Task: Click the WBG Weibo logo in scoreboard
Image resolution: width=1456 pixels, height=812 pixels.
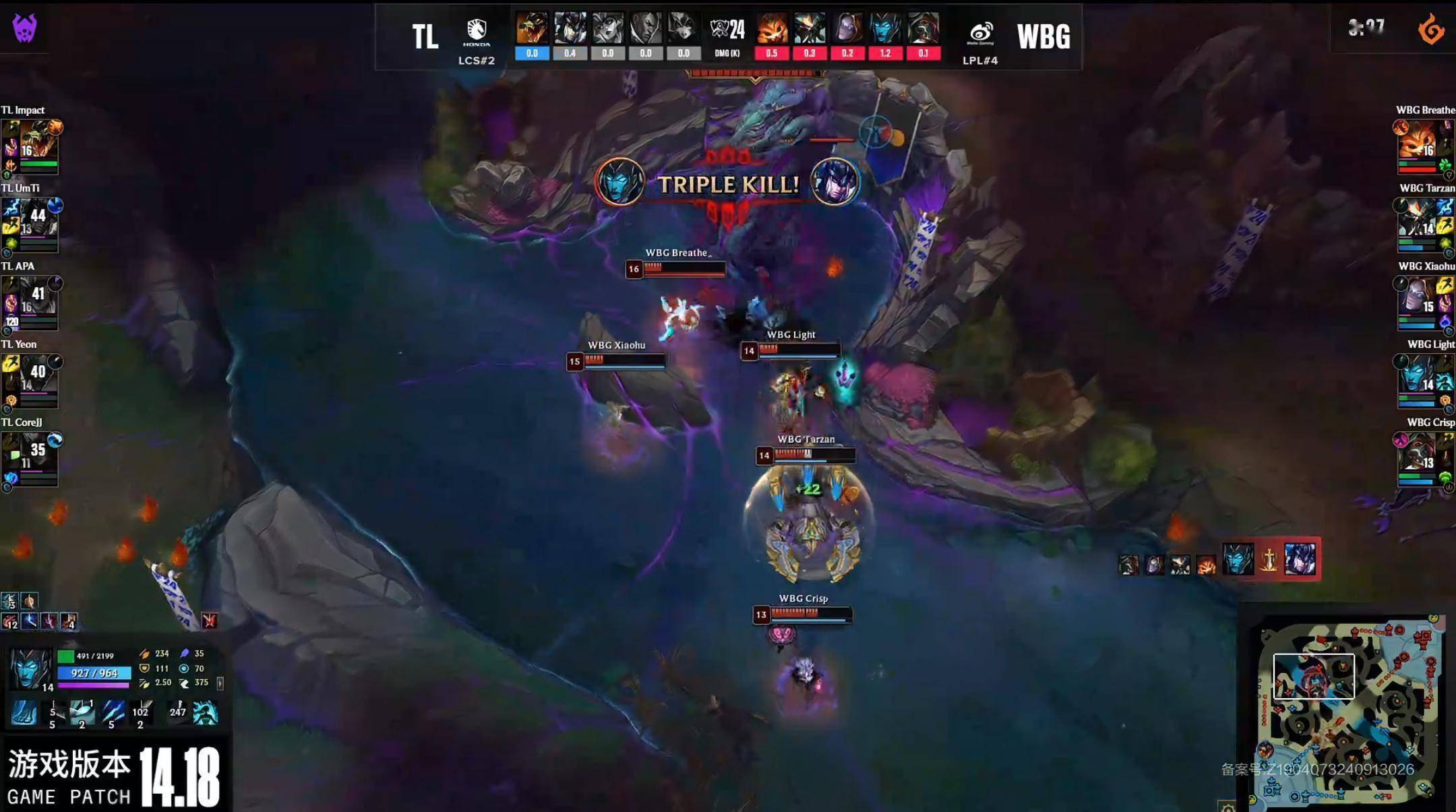Action: tap(980, 32)
